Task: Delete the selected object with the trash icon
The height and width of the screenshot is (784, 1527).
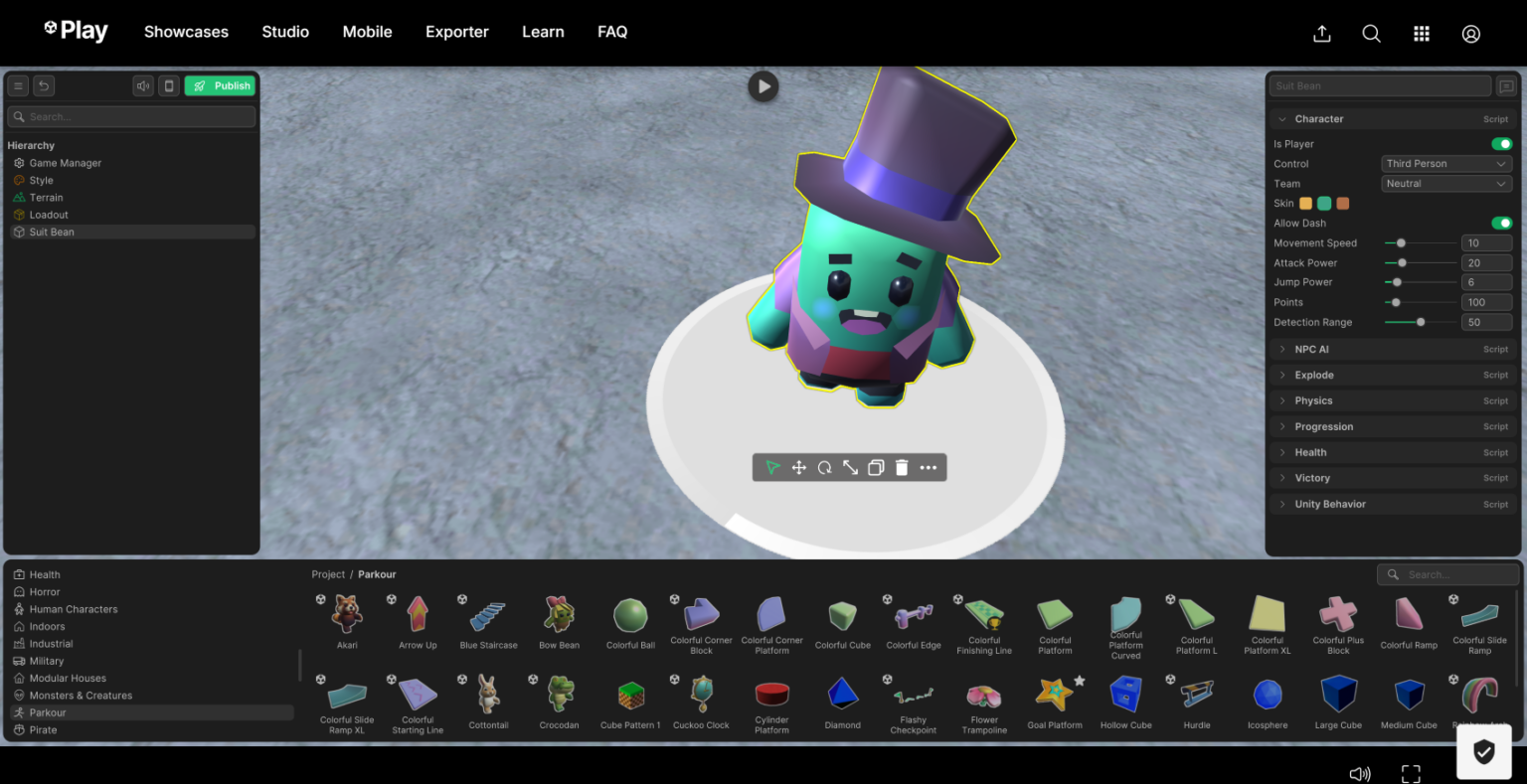Action: click(x=901, y=467)
